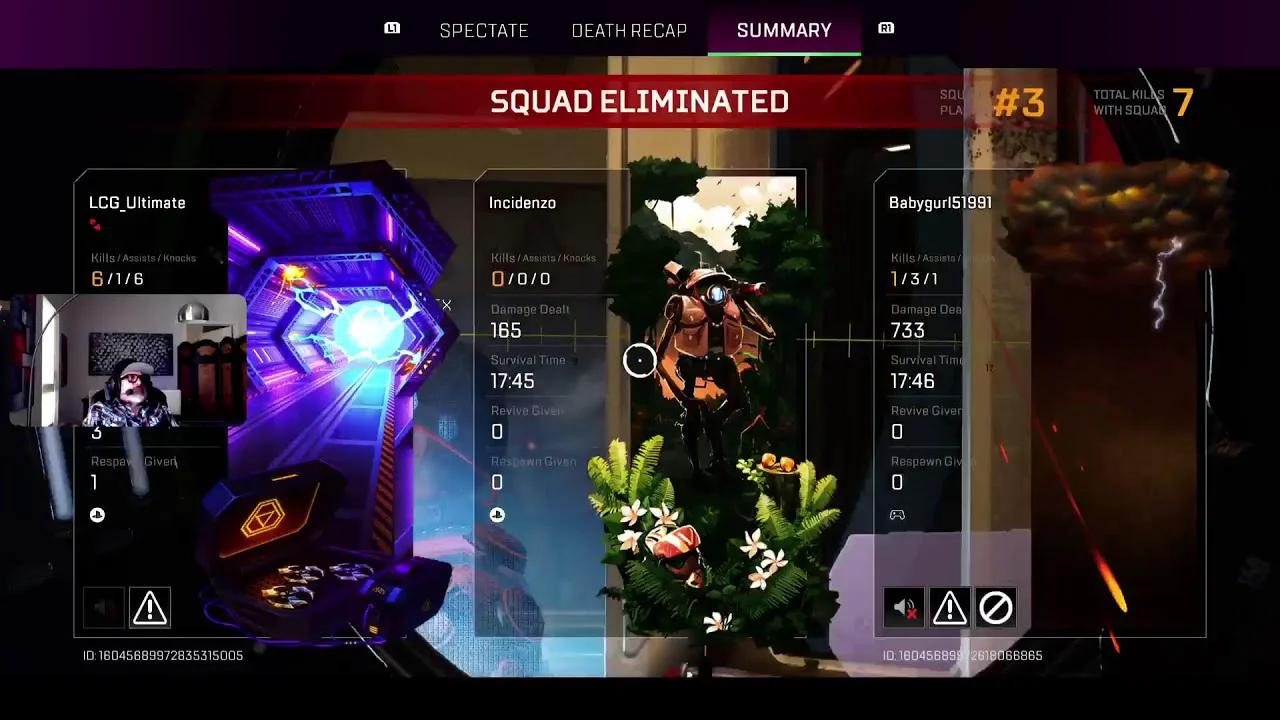Click the clock icon on LCG_Ultimate's card

(x=97, y=514)
